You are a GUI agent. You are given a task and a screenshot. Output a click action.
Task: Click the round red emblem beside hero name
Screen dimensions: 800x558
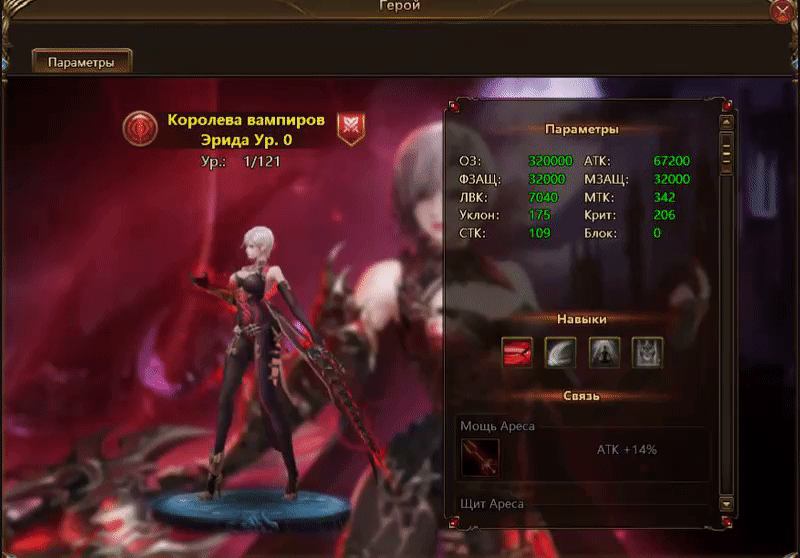pyautogui.click(x=140, y=127)
